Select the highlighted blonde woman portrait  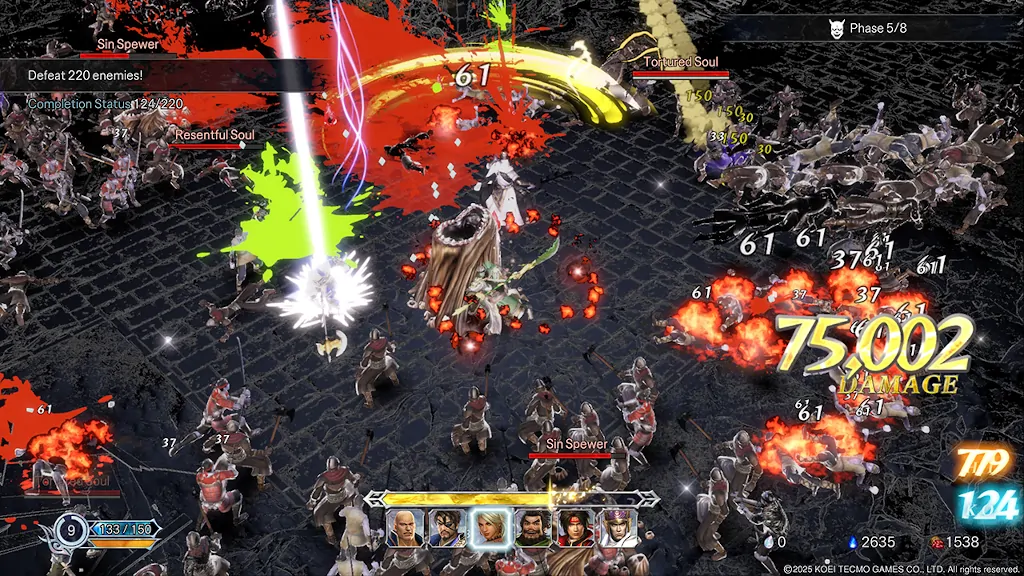(490, 526)
